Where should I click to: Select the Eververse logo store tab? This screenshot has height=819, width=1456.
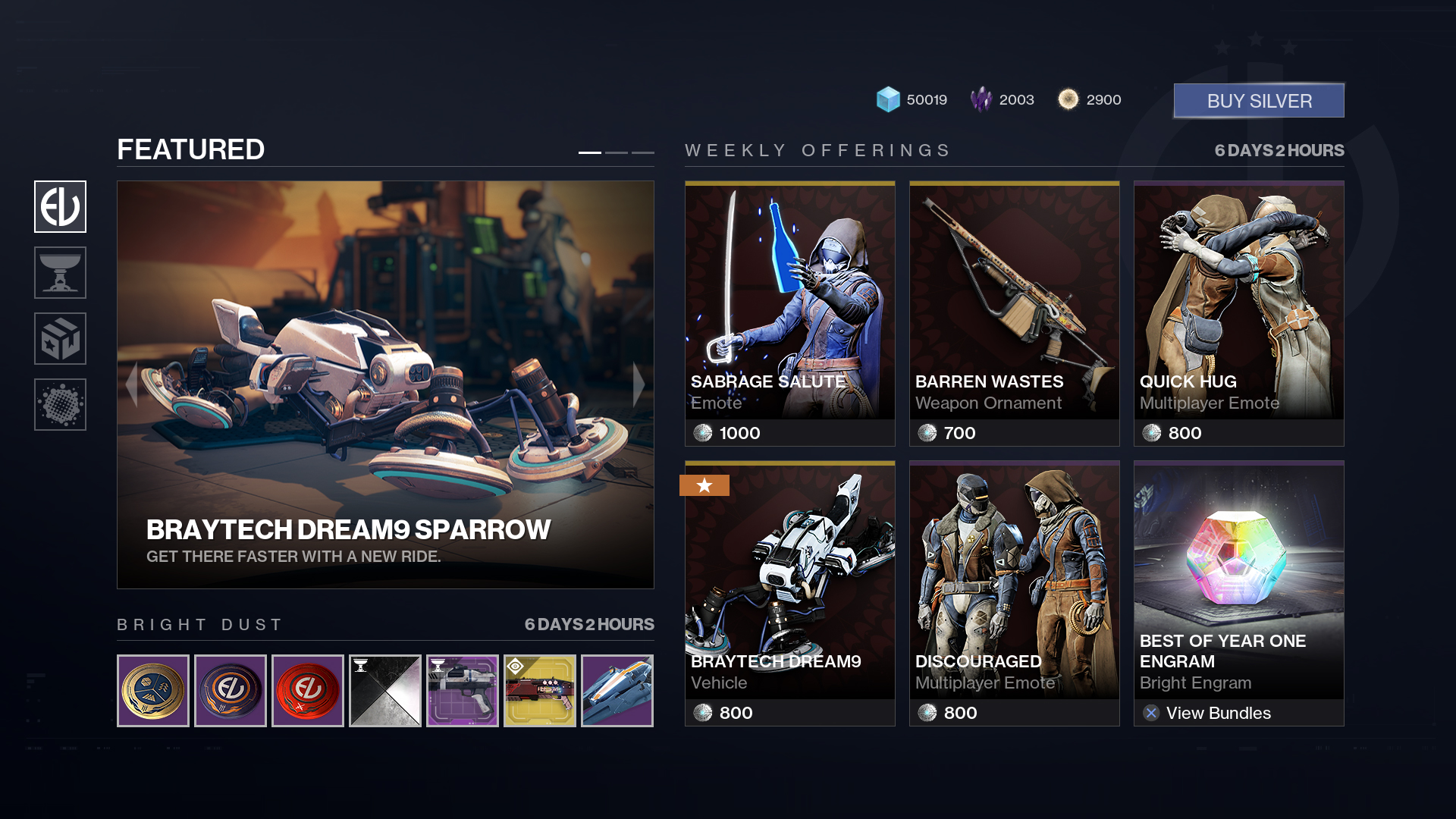tap(61, 206)
